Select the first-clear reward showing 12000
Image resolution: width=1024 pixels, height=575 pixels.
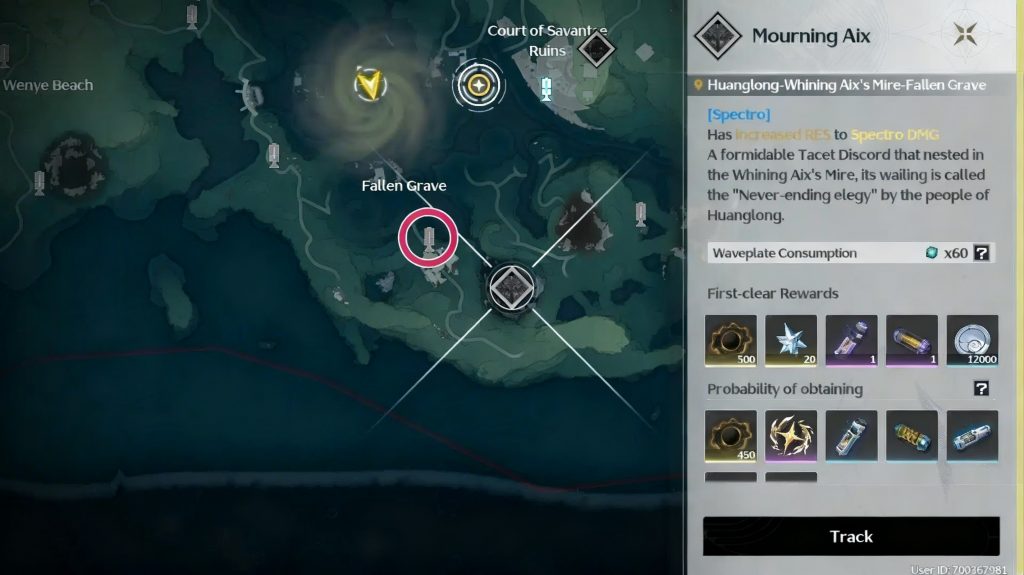tap(972, 340)
